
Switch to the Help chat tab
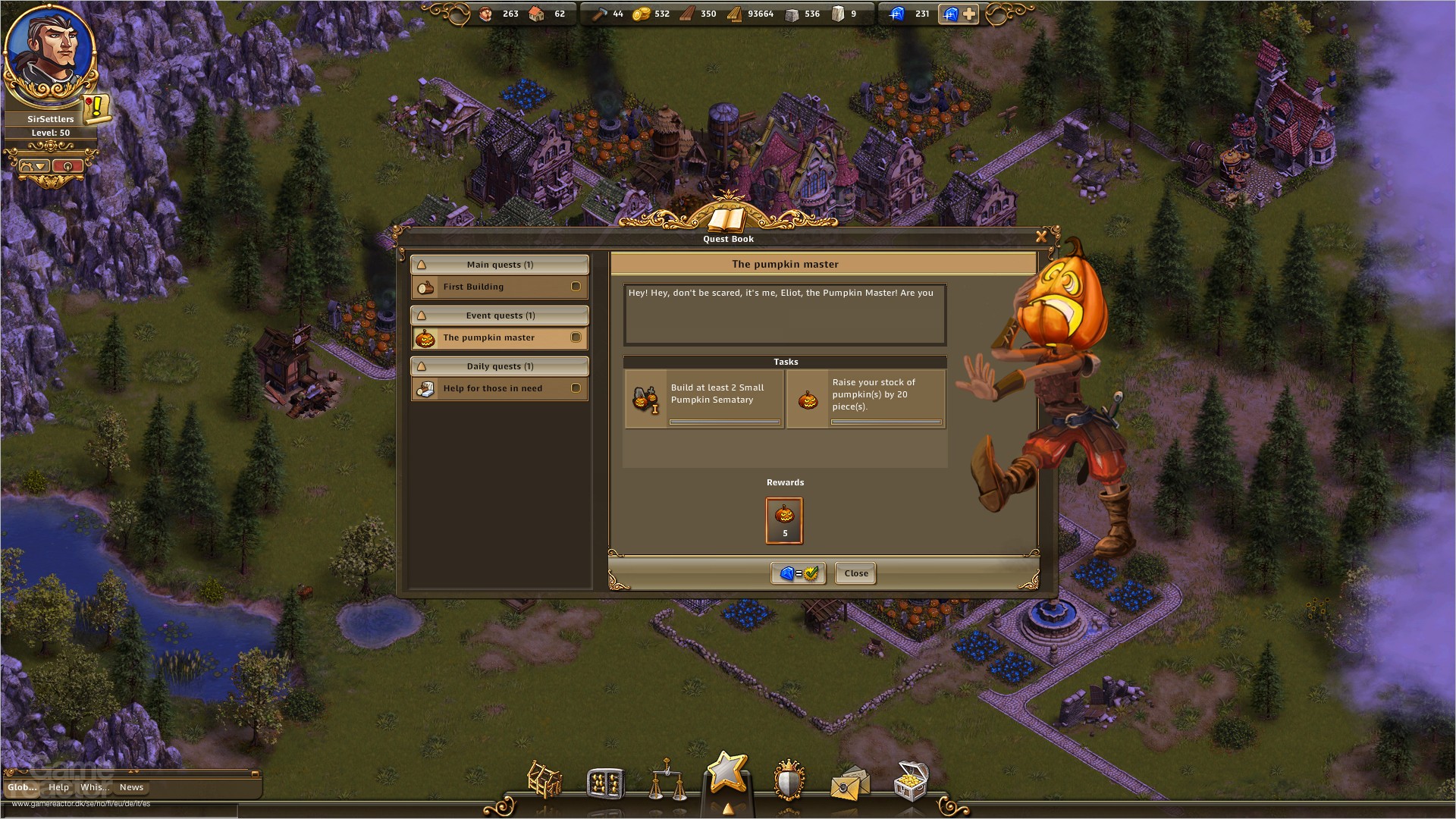(58, 787)
